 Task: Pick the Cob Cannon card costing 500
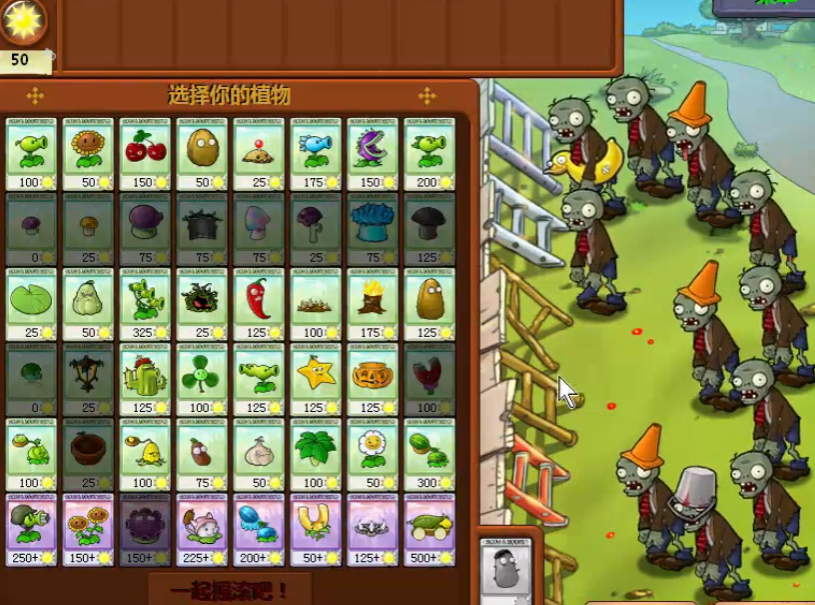pyautogui.click(x=429, y=530)
